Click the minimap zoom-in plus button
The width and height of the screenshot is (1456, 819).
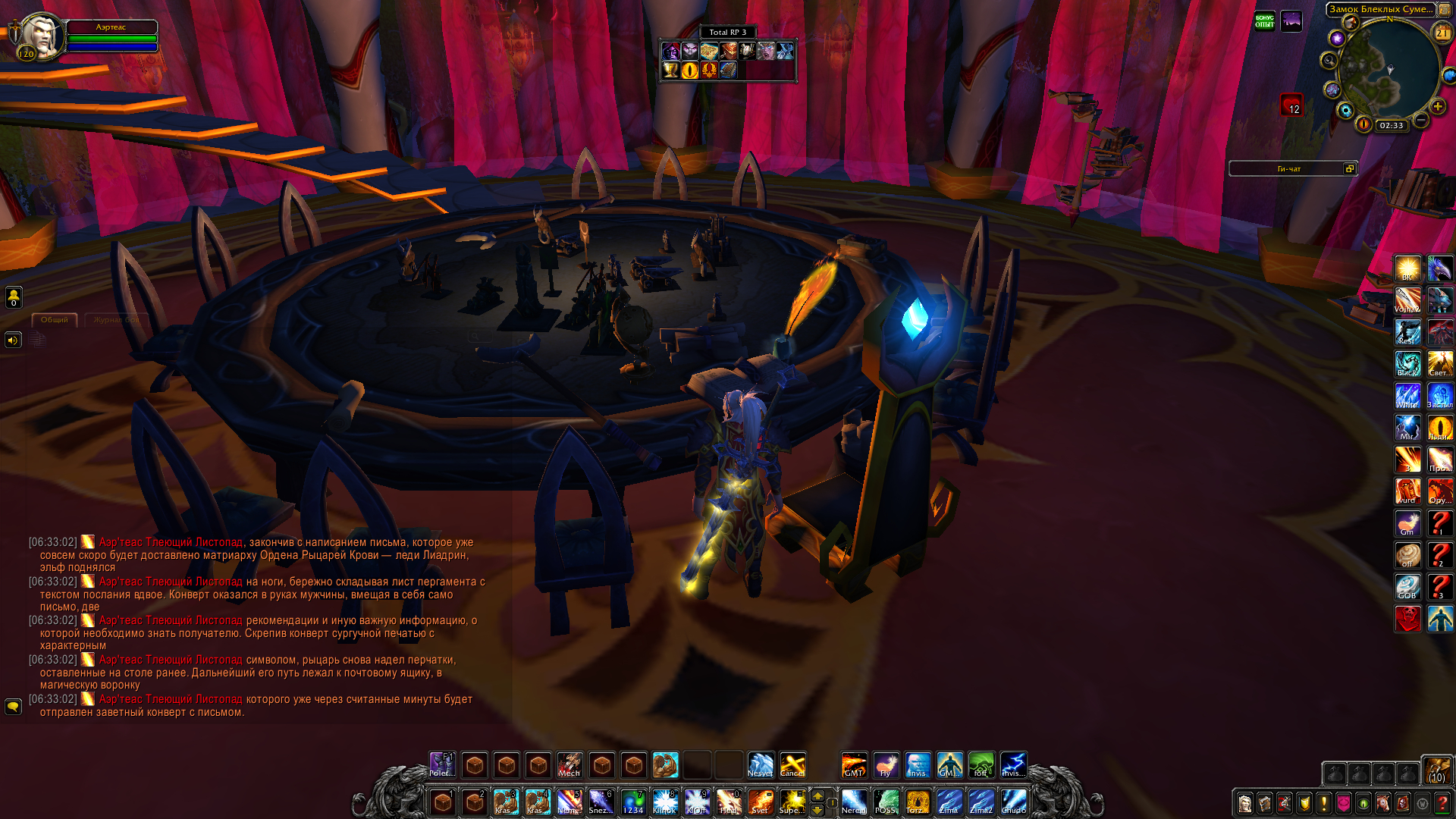click(1437, 107)
